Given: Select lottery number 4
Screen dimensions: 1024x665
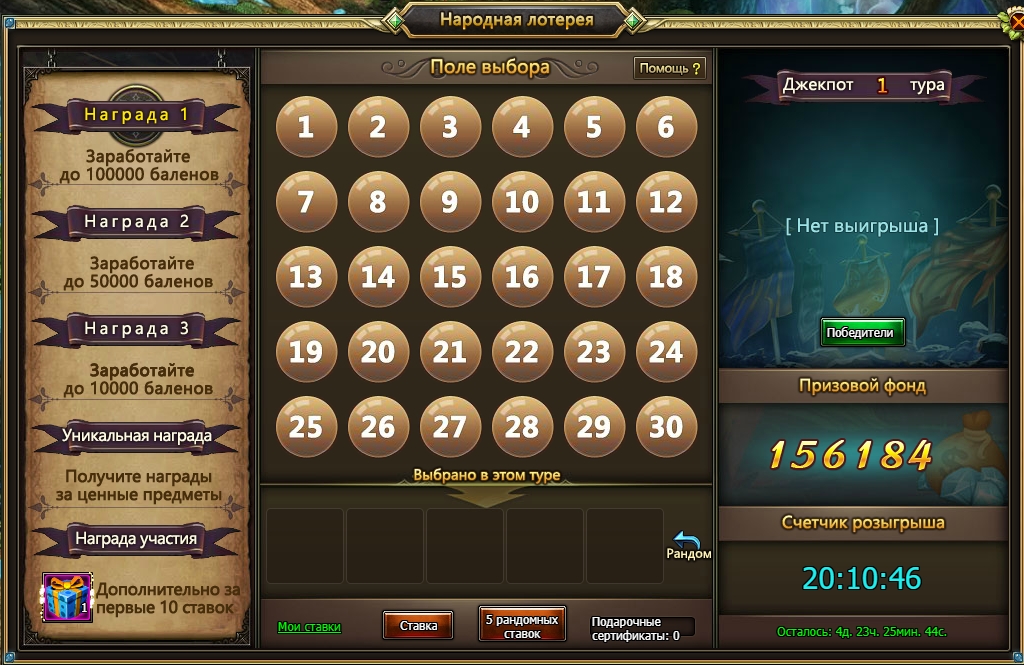Looking at the screenshot, I should pyautogui.click(x=521, y=126).
